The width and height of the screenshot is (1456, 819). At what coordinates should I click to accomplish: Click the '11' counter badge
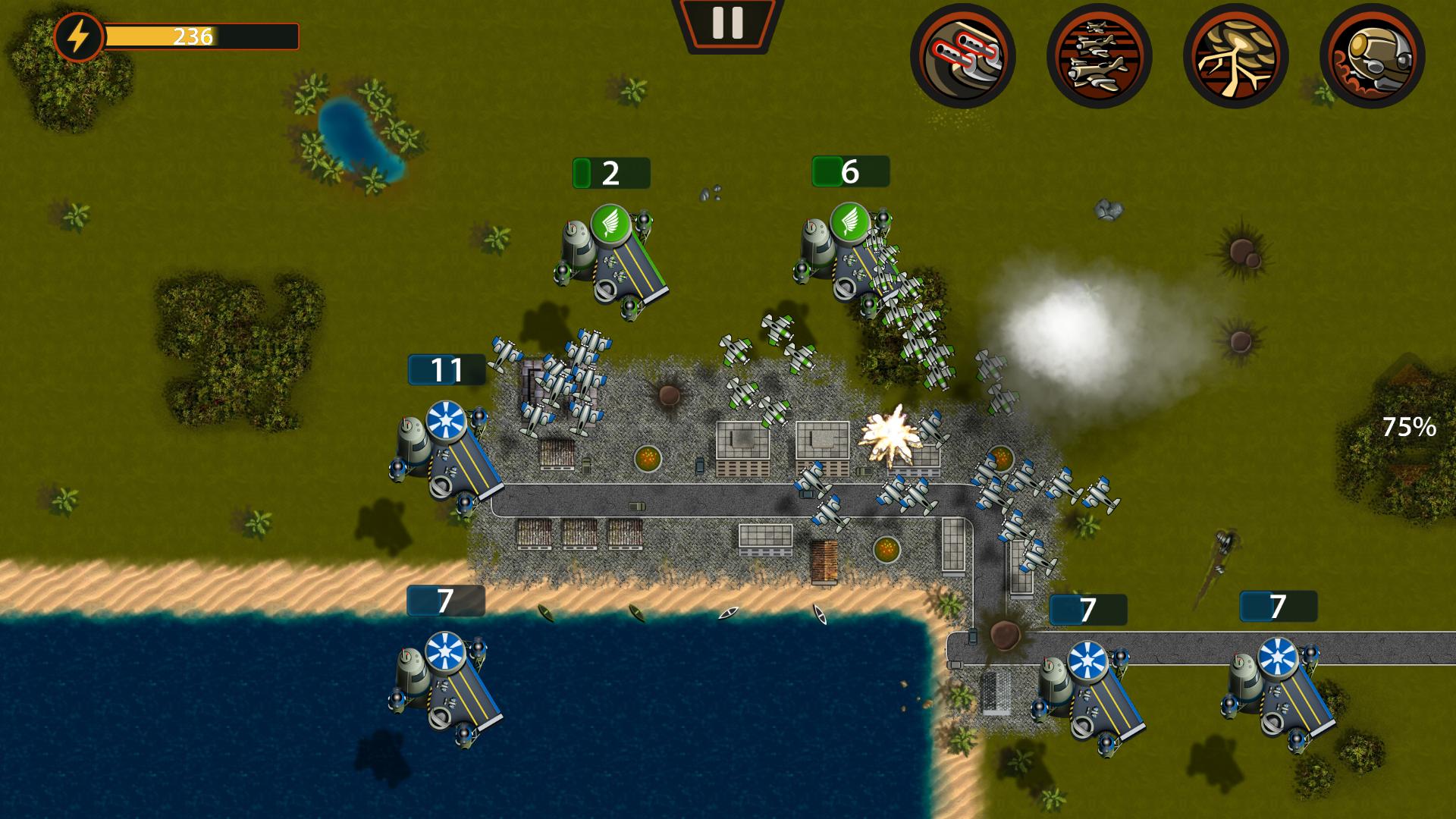coord(447,371)
